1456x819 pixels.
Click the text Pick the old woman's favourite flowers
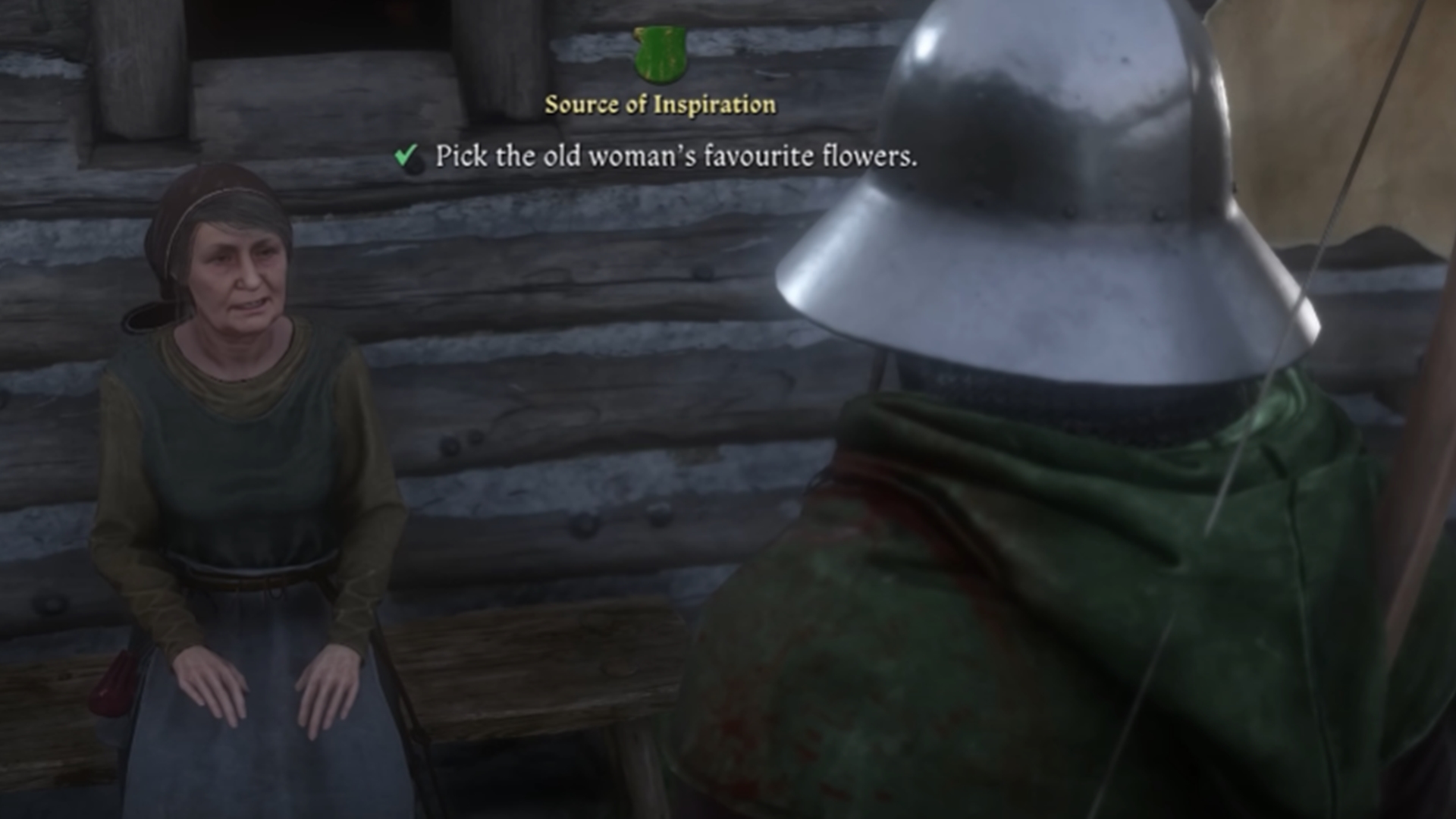tap(675, 157)
